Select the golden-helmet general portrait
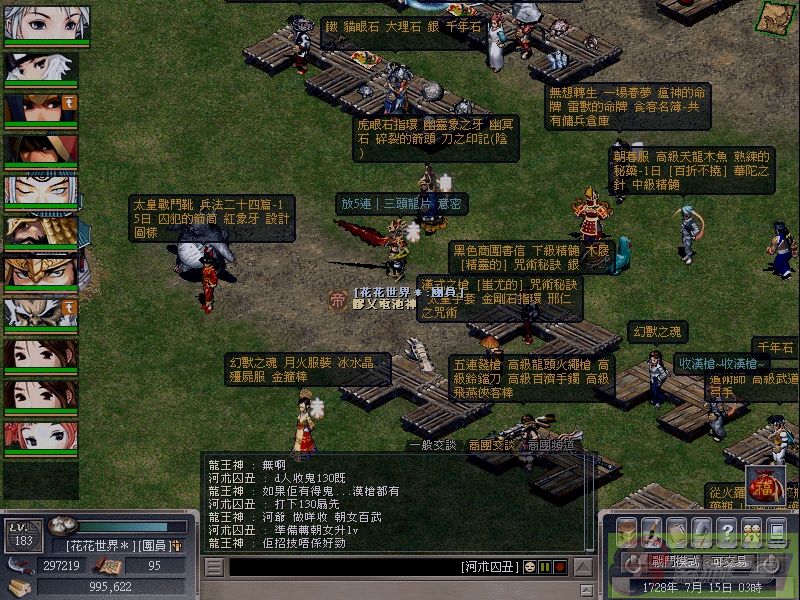The width and height of the screenshot is (800, 600). tap(47, 270)
